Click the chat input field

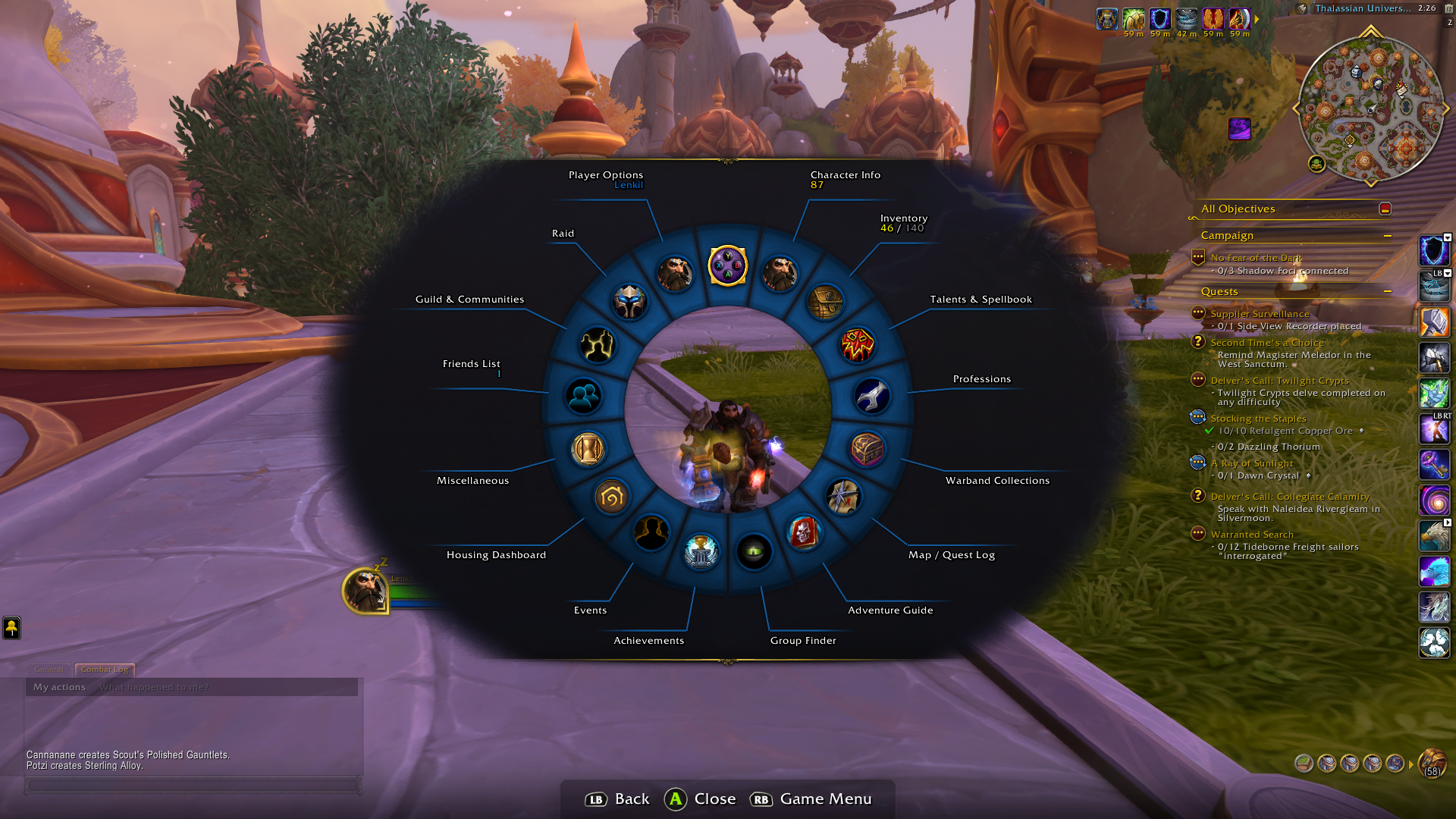pyautogui.click(x=193, y=786)
